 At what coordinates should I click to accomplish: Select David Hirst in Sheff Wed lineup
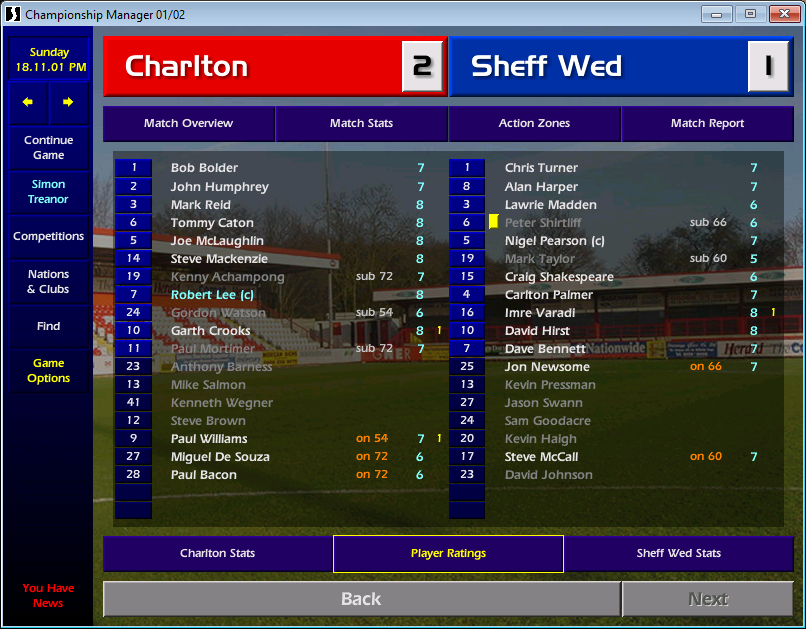coord(537,331)
